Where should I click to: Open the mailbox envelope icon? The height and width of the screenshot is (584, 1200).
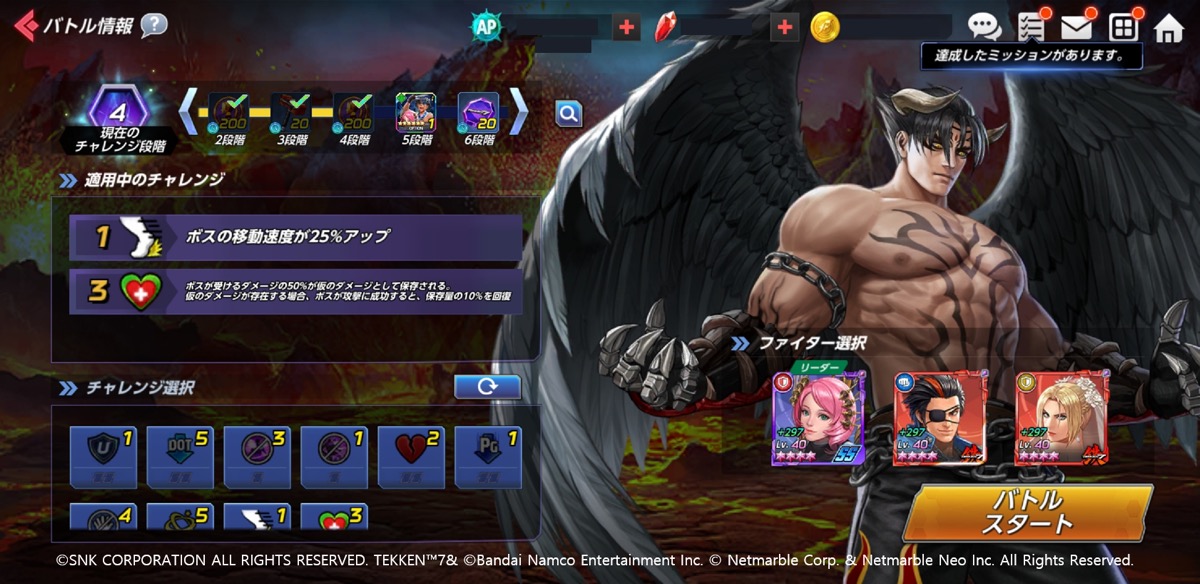(x=1076, y=27)
